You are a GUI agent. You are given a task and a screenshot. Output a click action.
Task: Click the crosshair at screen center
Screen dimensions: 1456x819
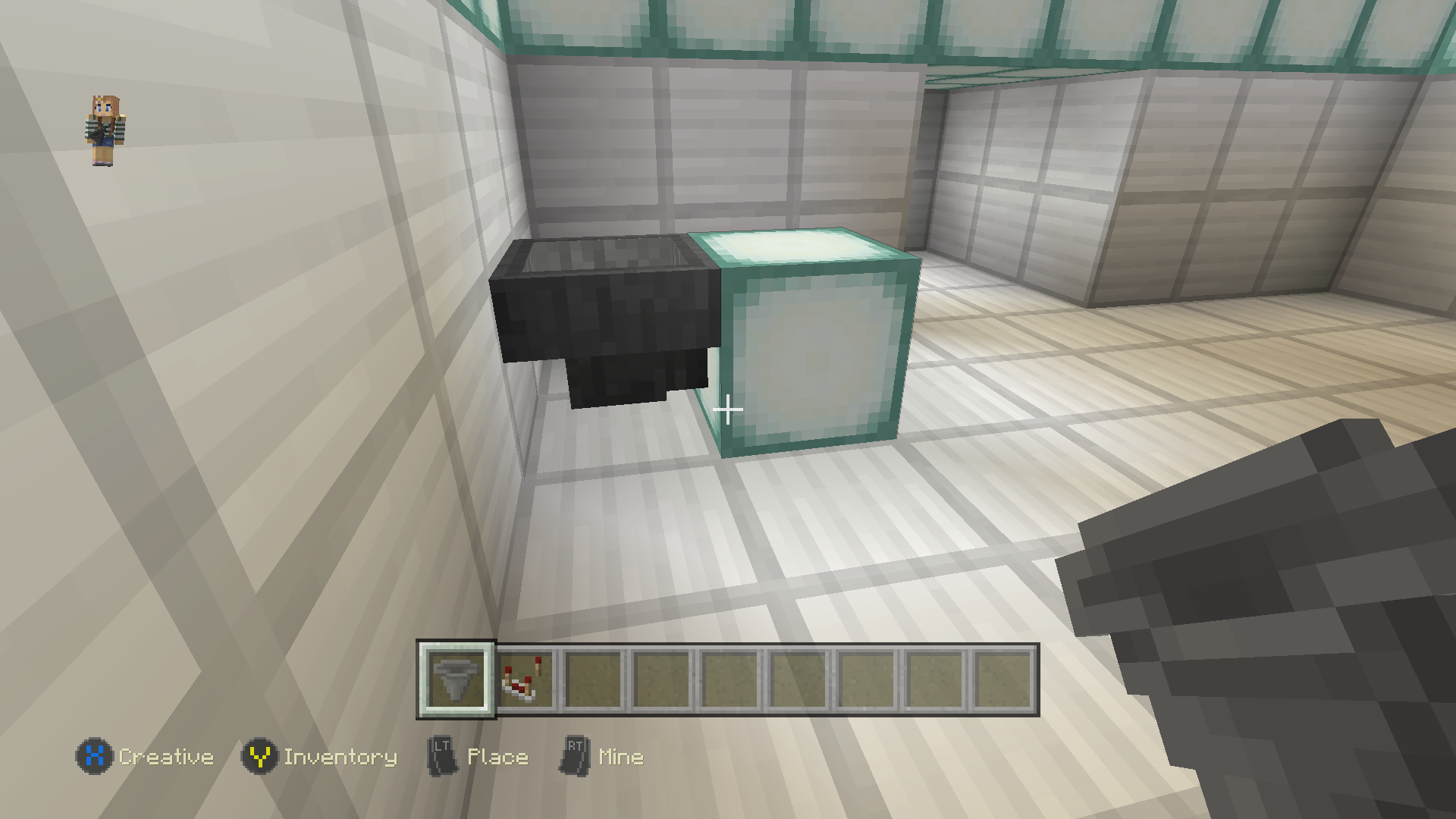tap(728, 409)
